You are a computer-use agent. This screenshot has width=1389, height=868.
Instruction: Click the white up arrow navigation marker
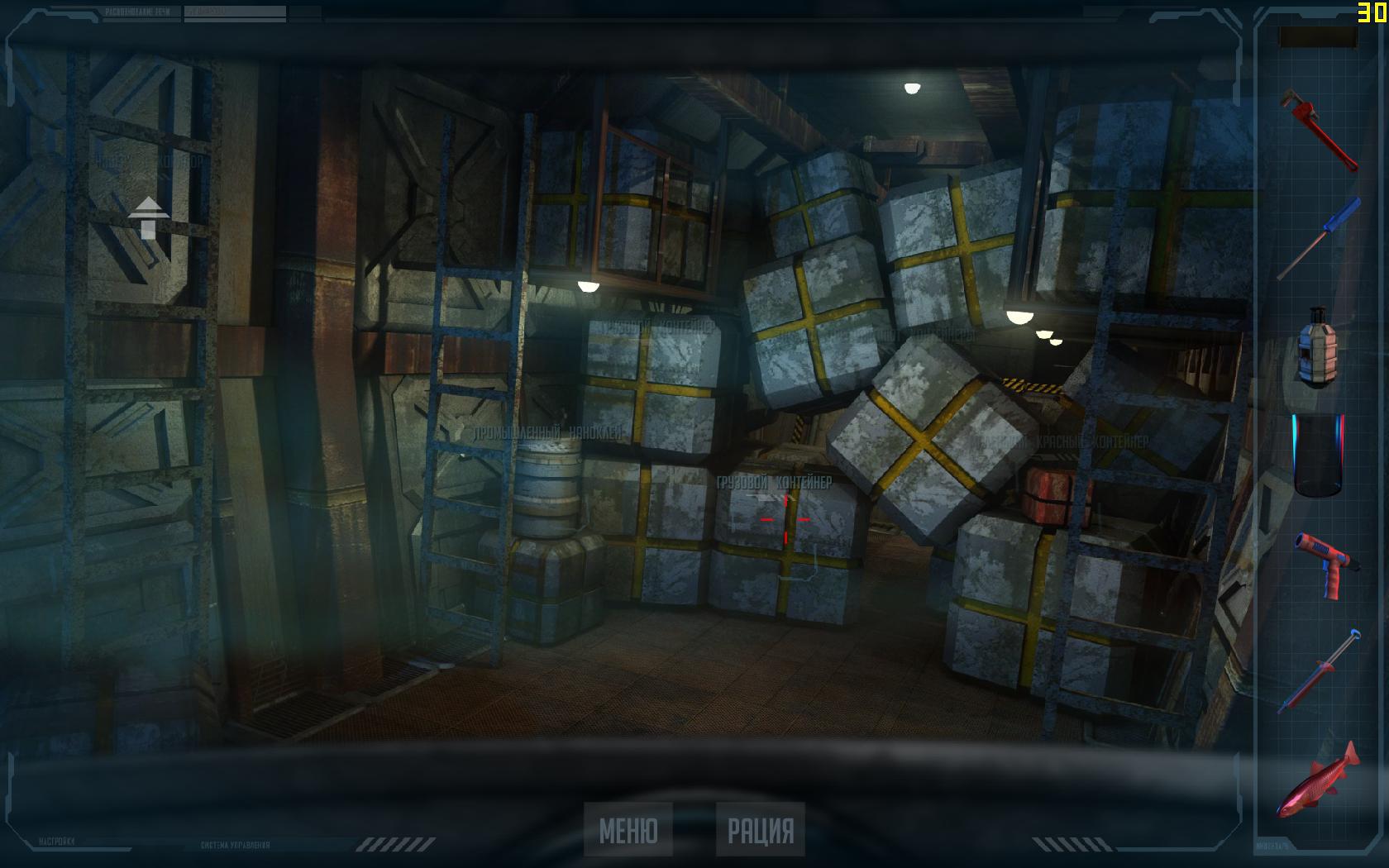click(x=149, y=217)
